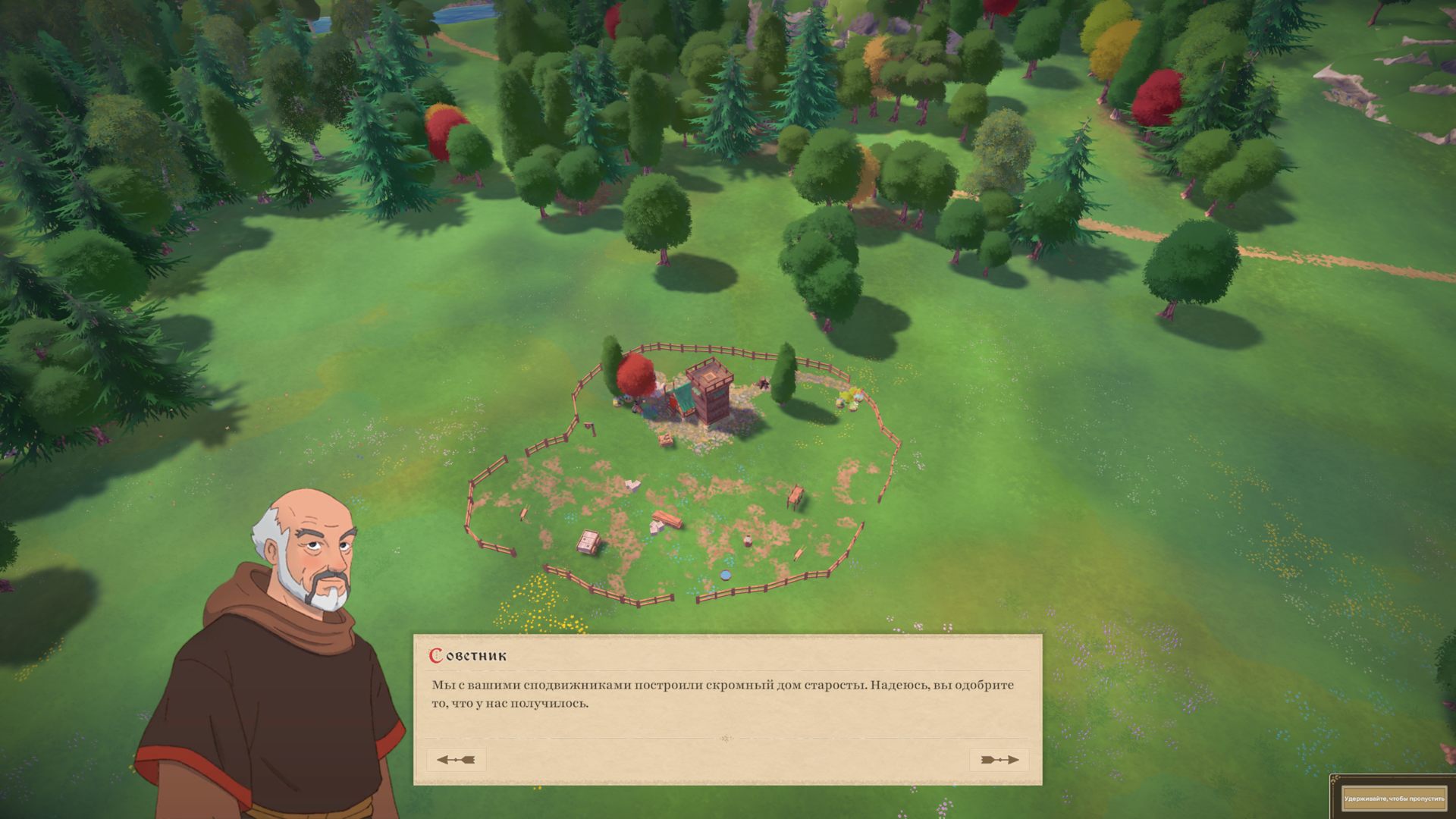
Task: Click the hold-to-skip button
Action: [1394, 799]
